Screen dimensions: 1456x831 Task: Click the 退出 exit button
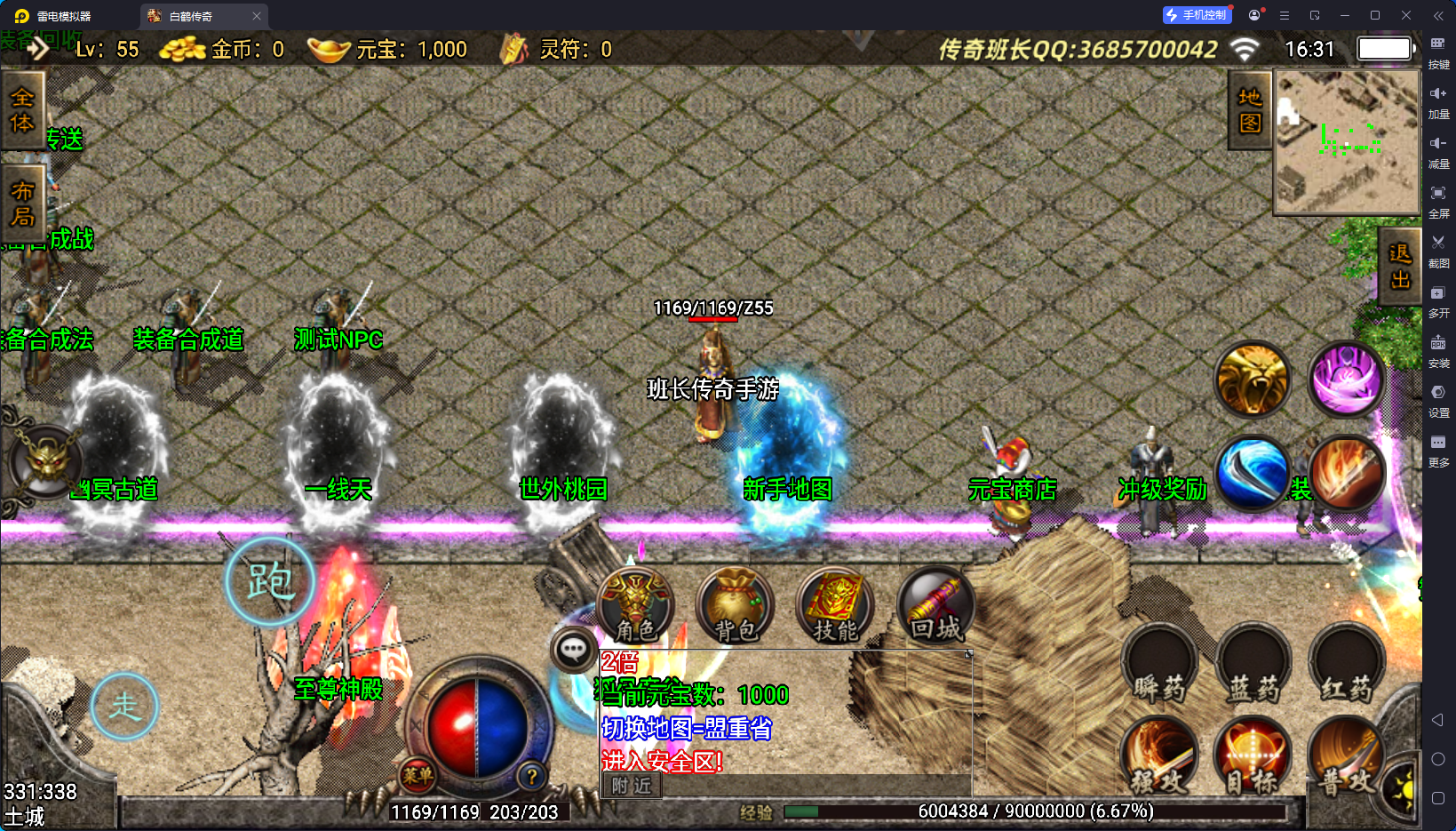(x=1399, y=267)
